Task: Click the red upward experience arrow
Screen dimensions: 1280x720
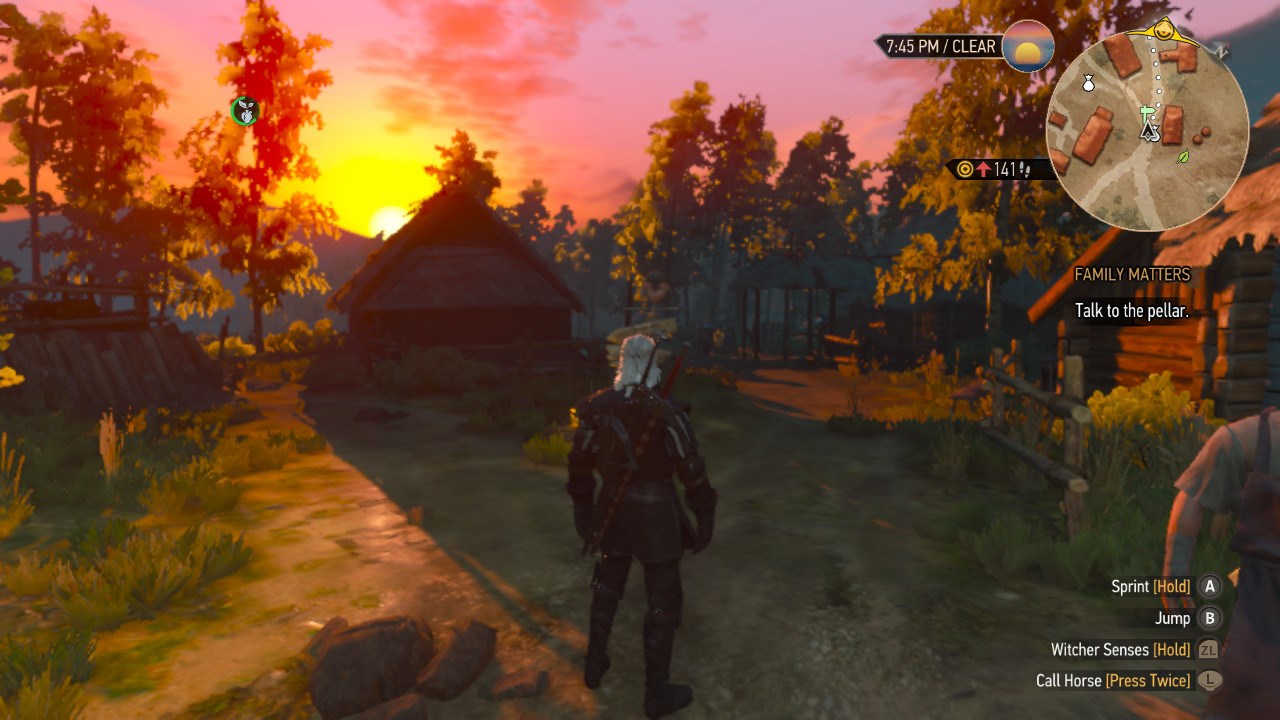Action: tap(984, 169)
